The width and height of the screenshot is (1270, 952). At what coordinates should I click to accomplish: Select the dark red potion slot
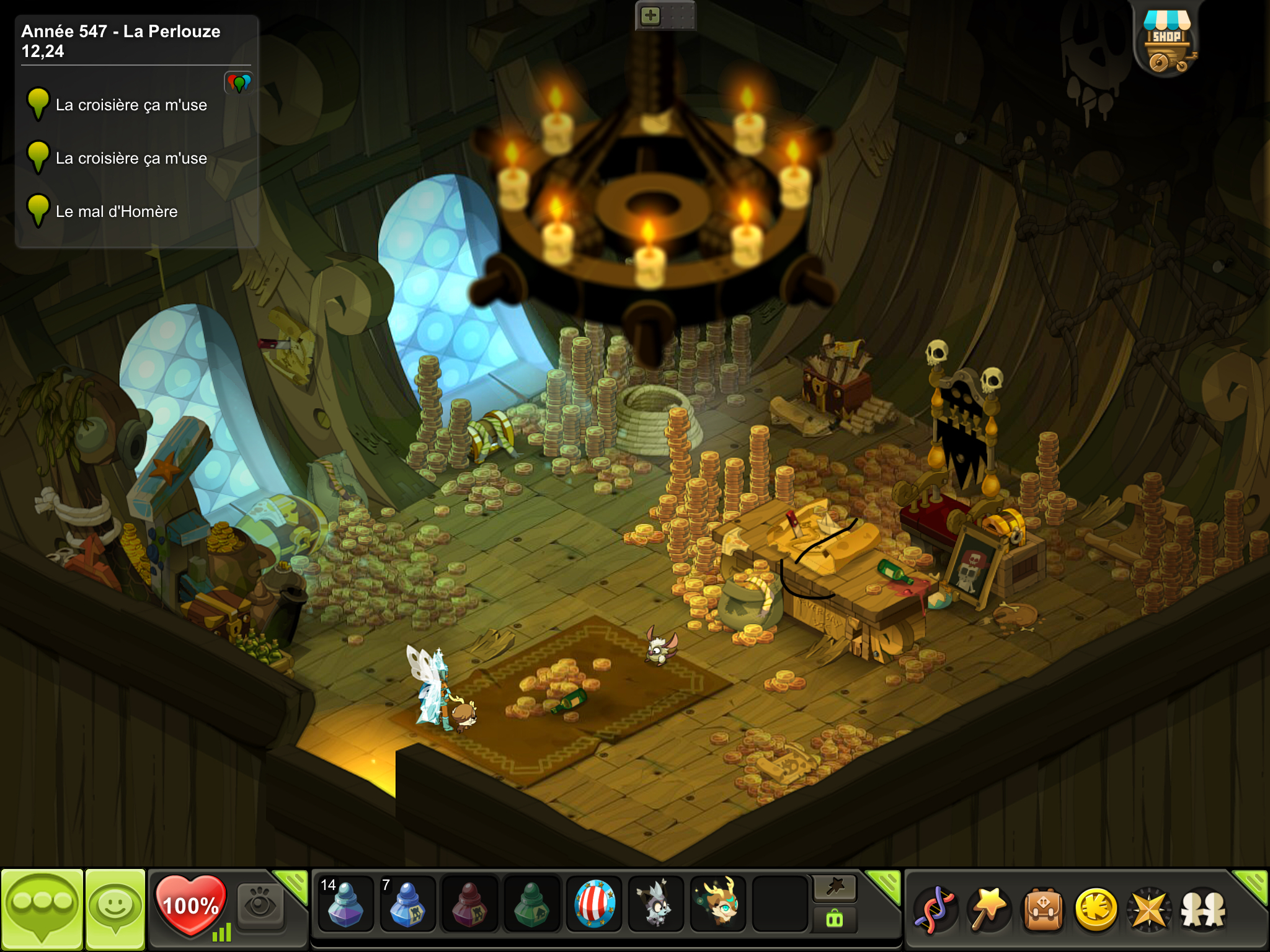pyautogui.click(x=469, y=903)
